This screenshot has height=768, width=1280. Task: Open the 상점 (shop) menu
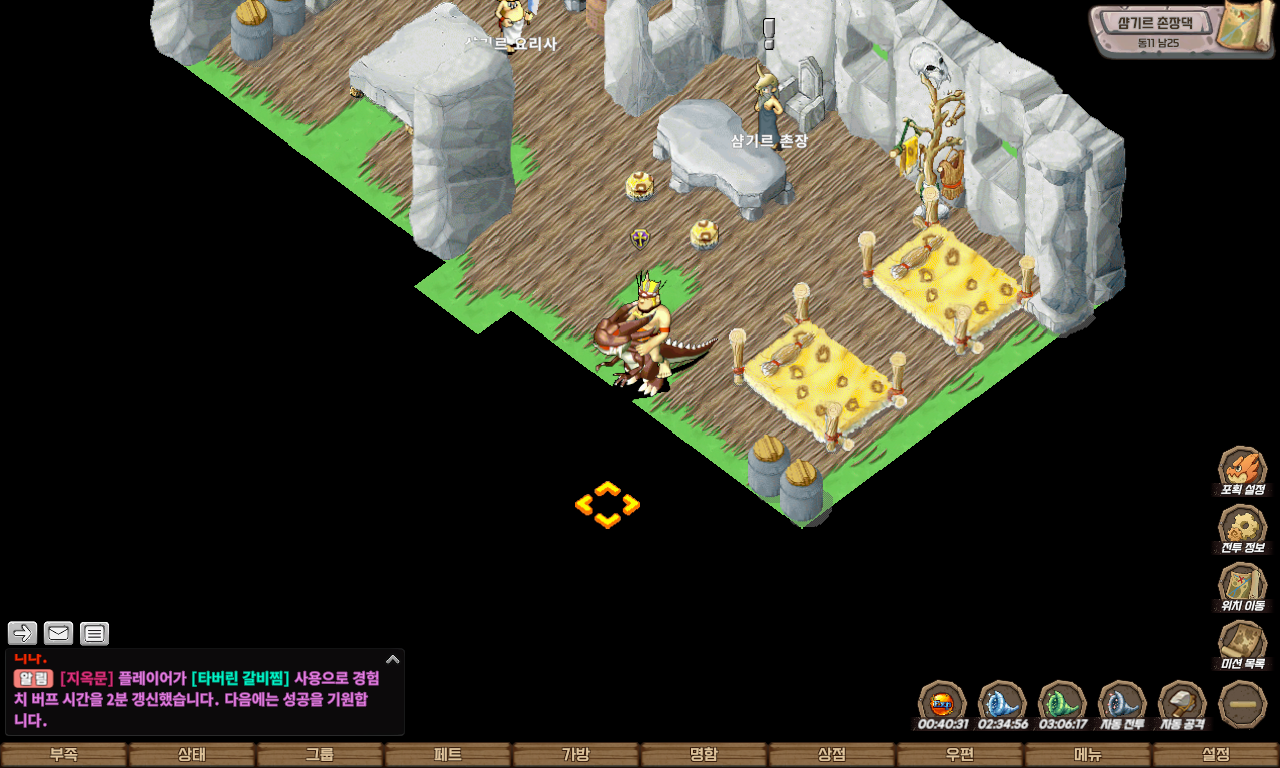click(832, 755)
